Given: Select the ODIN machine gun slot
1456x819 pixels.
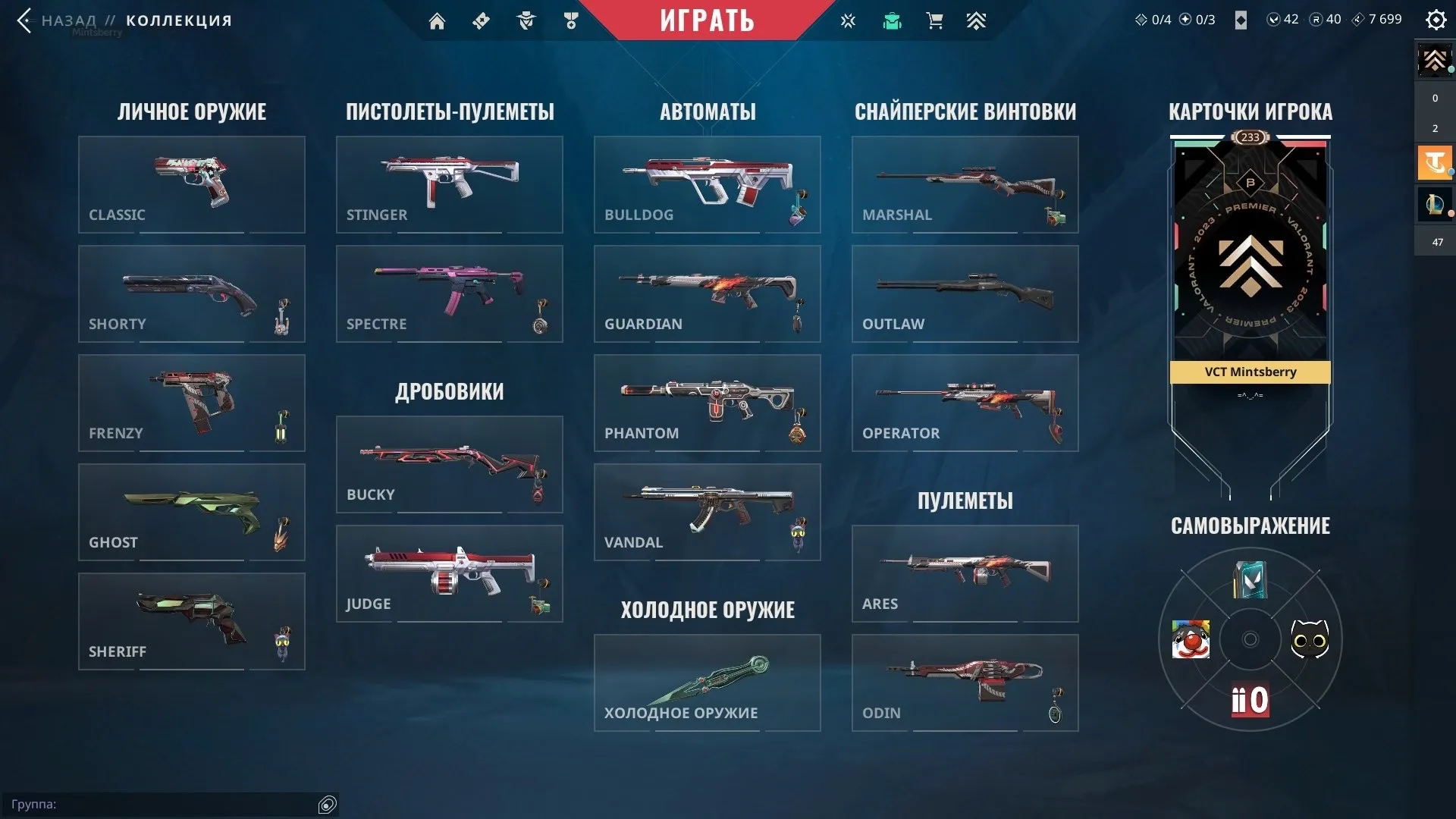Looking at the screenshot, I should click(965, 682).
